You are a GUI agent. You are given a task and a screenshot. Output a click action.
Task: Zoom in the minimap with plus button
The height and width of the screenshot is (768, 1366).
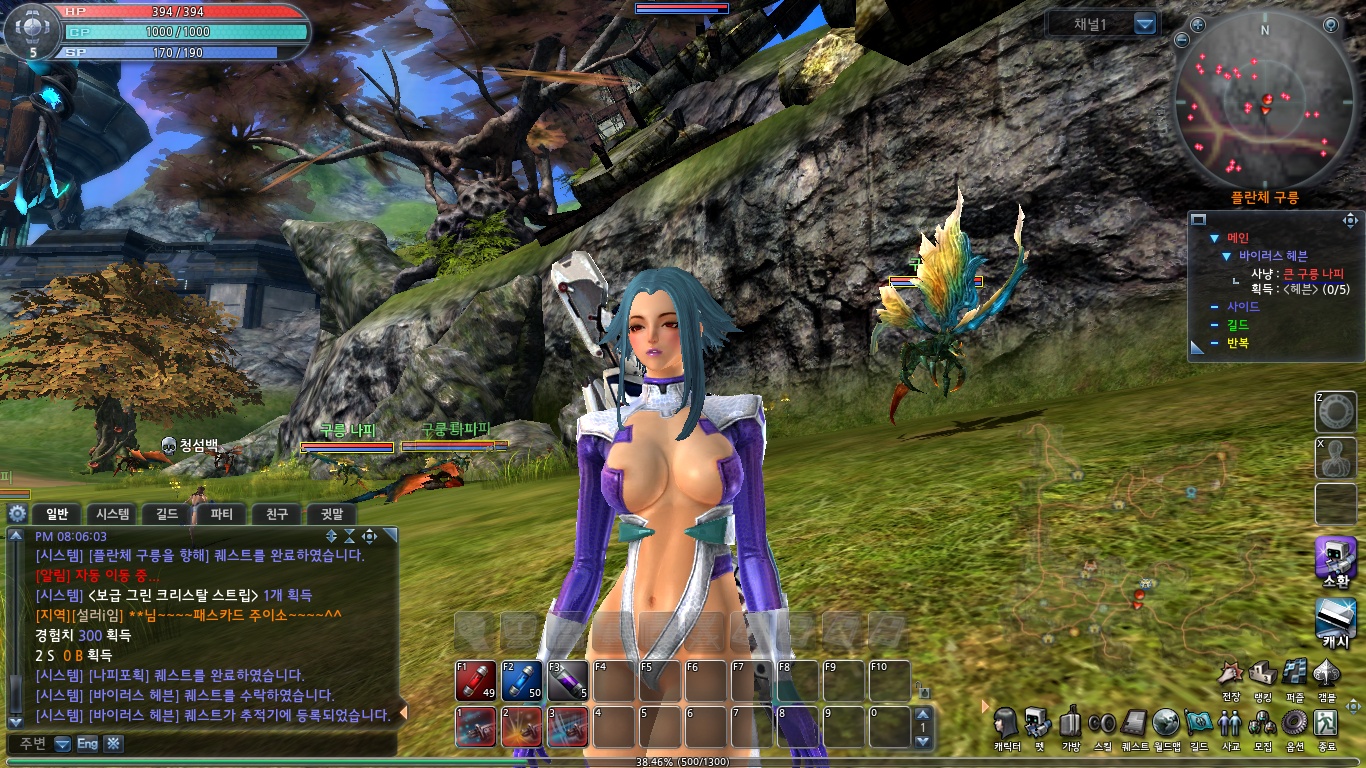pos(1197,24)
